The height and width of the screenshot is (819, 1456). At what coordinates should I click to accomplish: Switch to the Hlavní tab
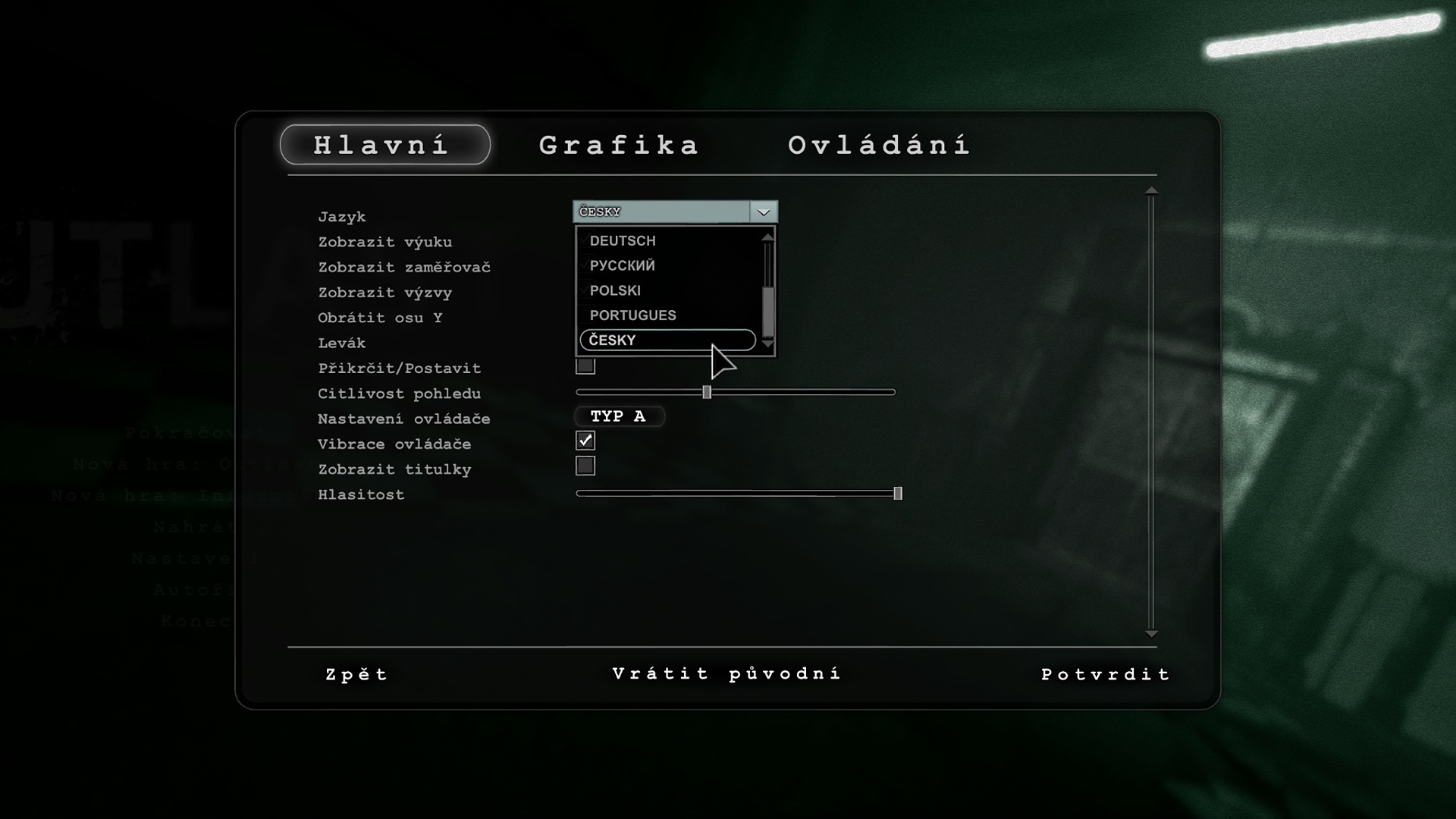pos(384,145)
